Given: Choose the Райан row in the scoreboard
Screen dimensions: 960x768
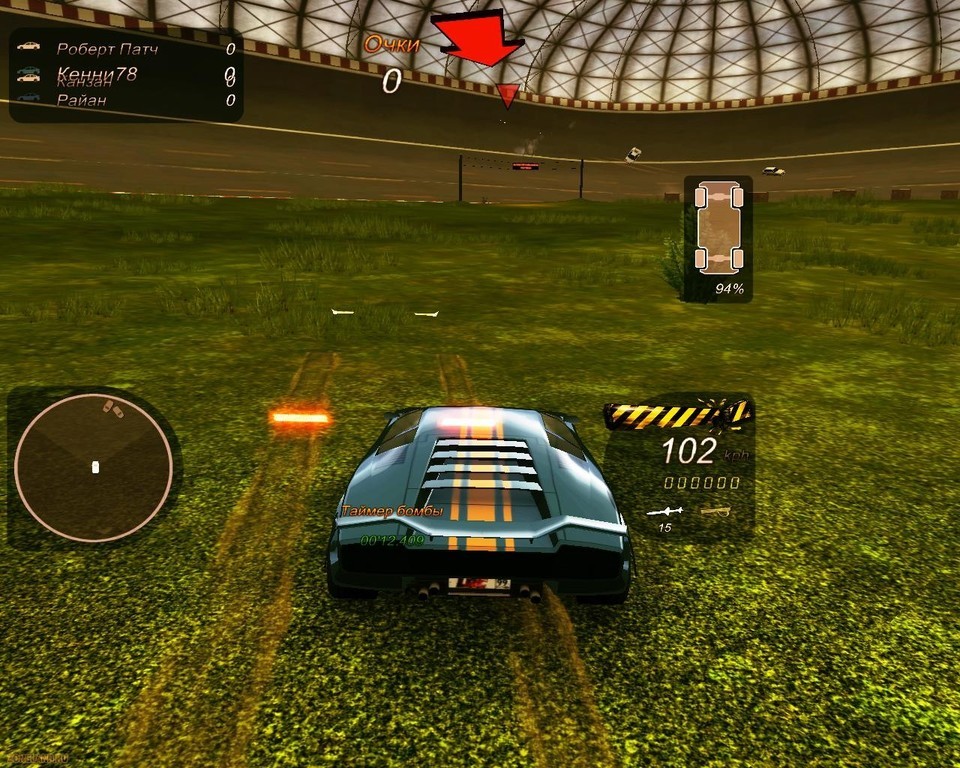Looking at the screenshot, I should 82,100.
